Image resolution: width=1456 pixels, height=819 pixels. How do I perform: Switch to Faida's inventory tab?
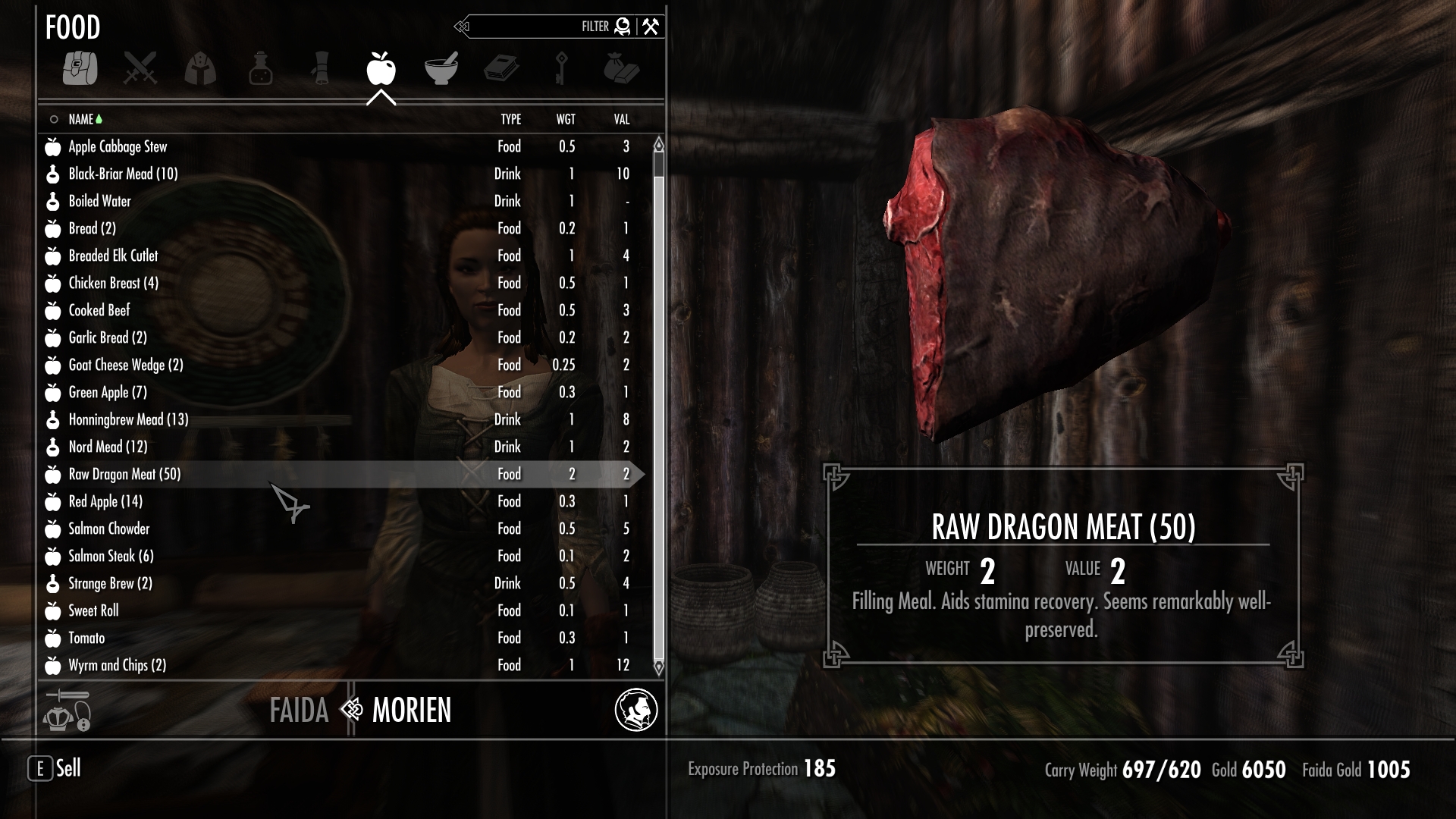(299, 711)
